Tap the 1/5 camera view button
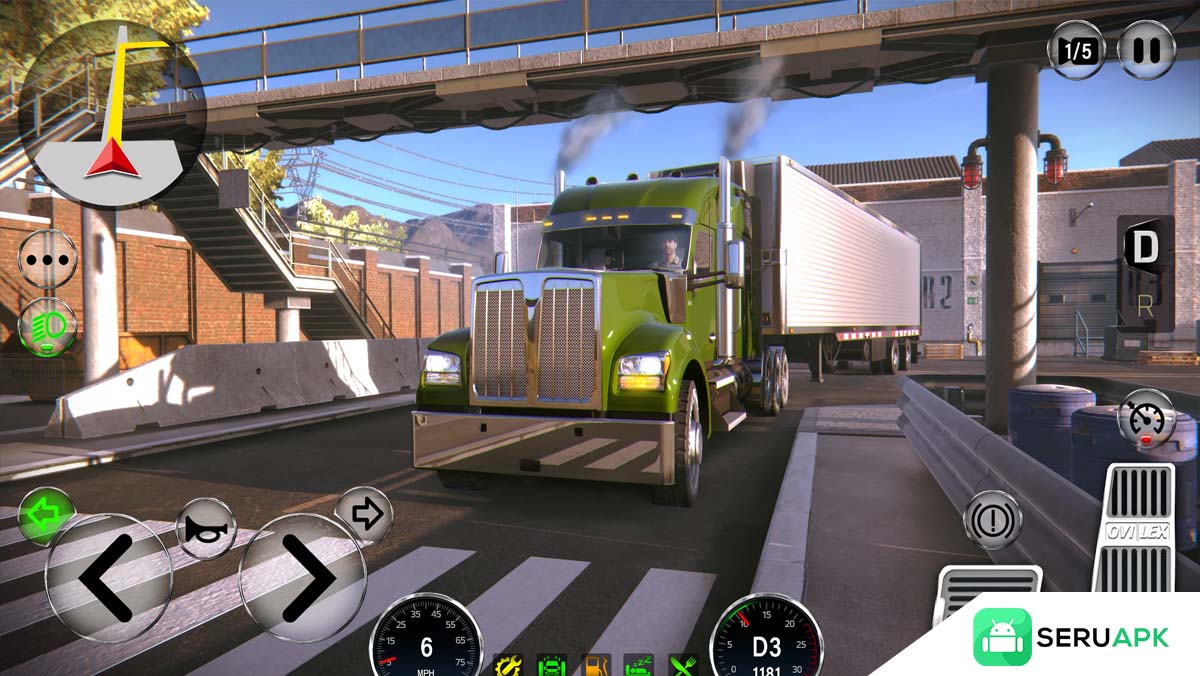 [x=1076, y=49]
